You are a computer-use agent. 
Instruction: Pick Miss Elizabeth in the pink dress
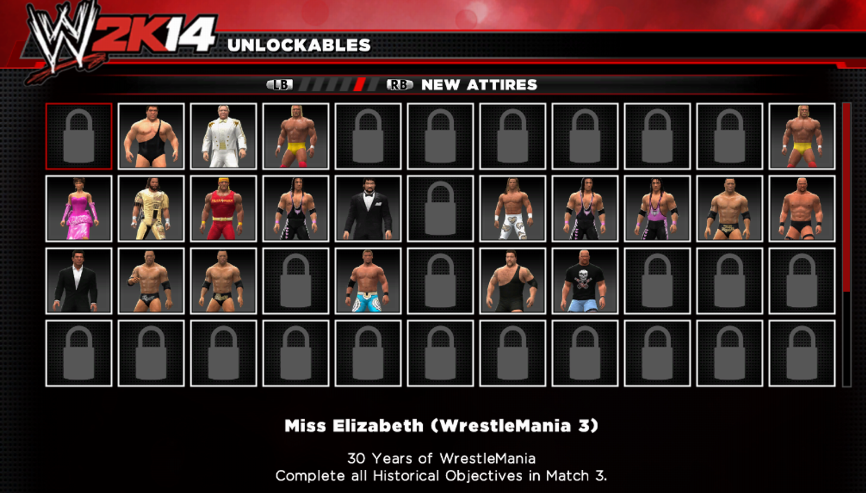[79, 208]
